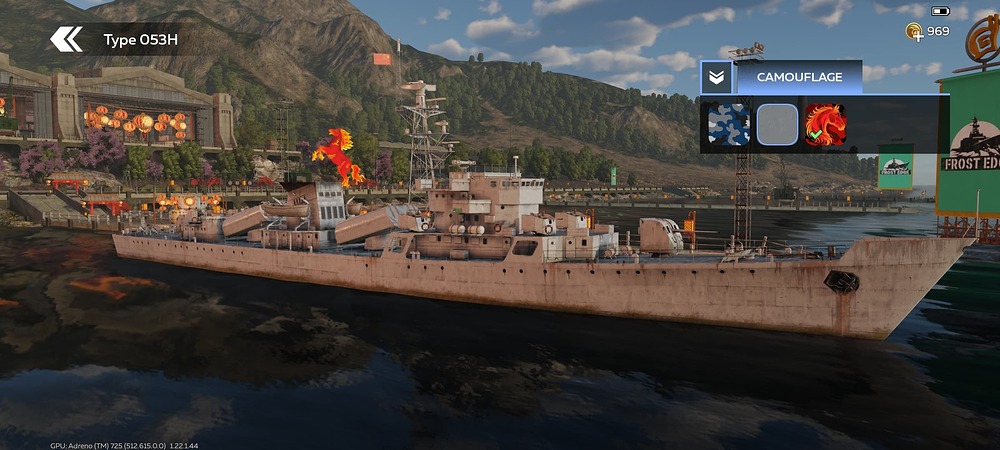This screenshot has height=450, width=1000.
Task: Add more gold coins
Action: point(914,32)
